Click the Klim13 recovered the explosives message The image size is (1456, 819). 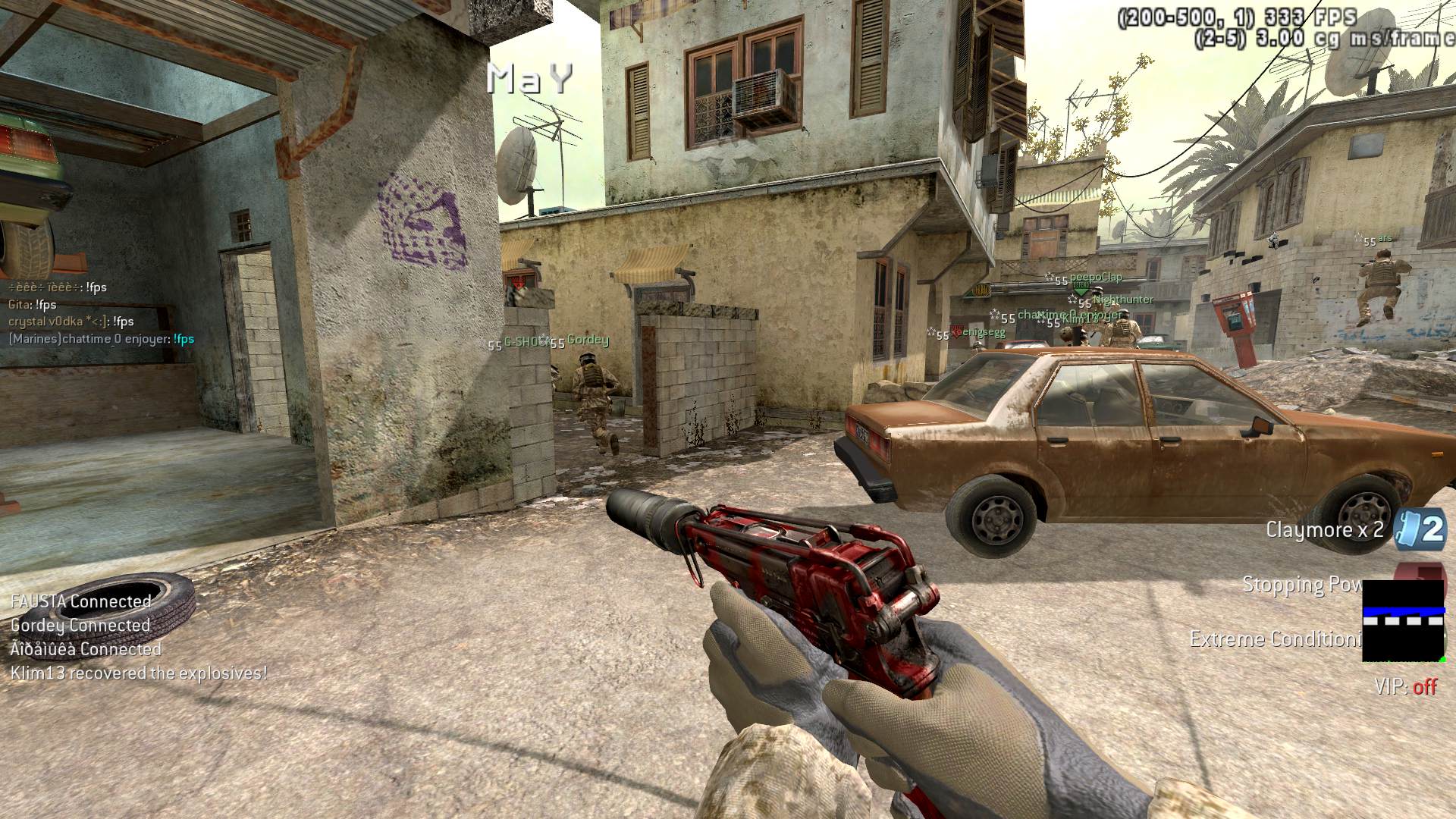[x=139, y=673]
